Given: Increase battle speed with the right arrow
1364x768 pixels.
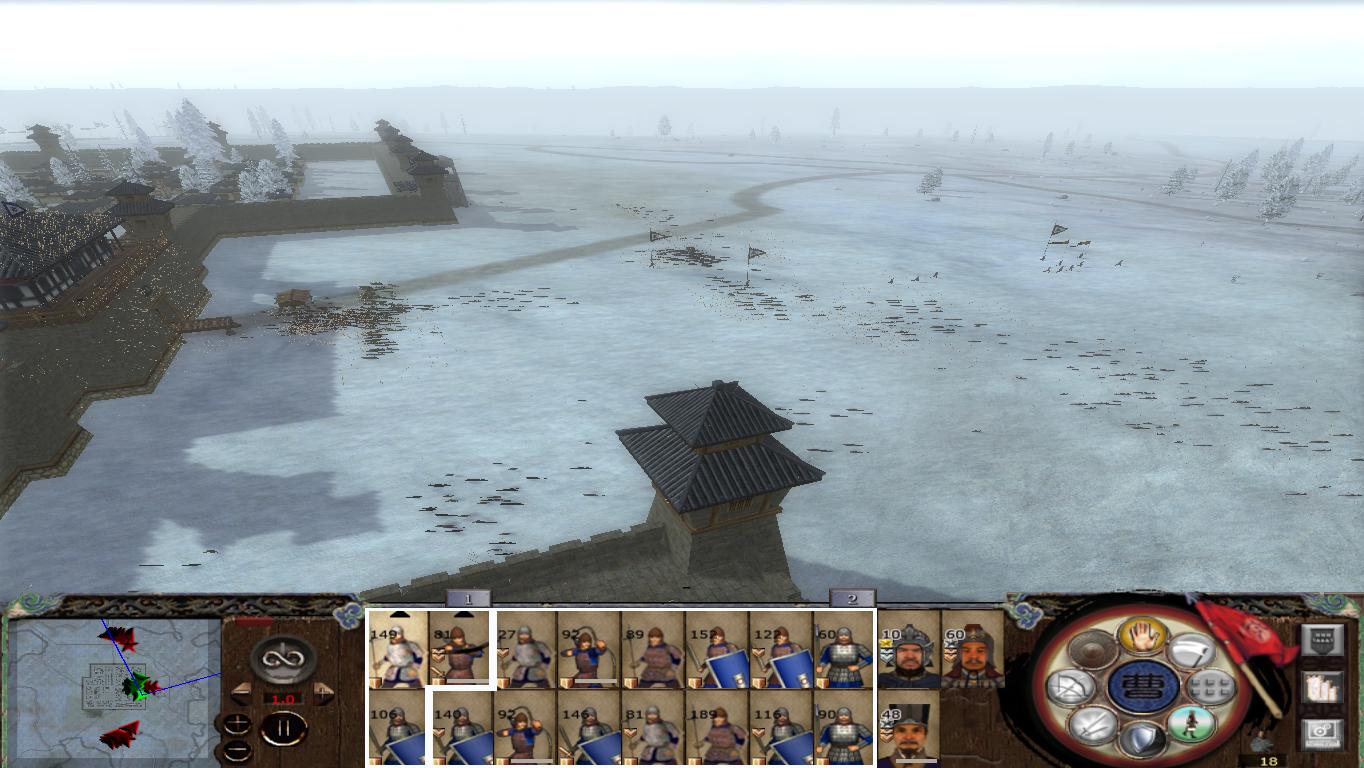Looking at the screenshot, I should tap(323, 693).
